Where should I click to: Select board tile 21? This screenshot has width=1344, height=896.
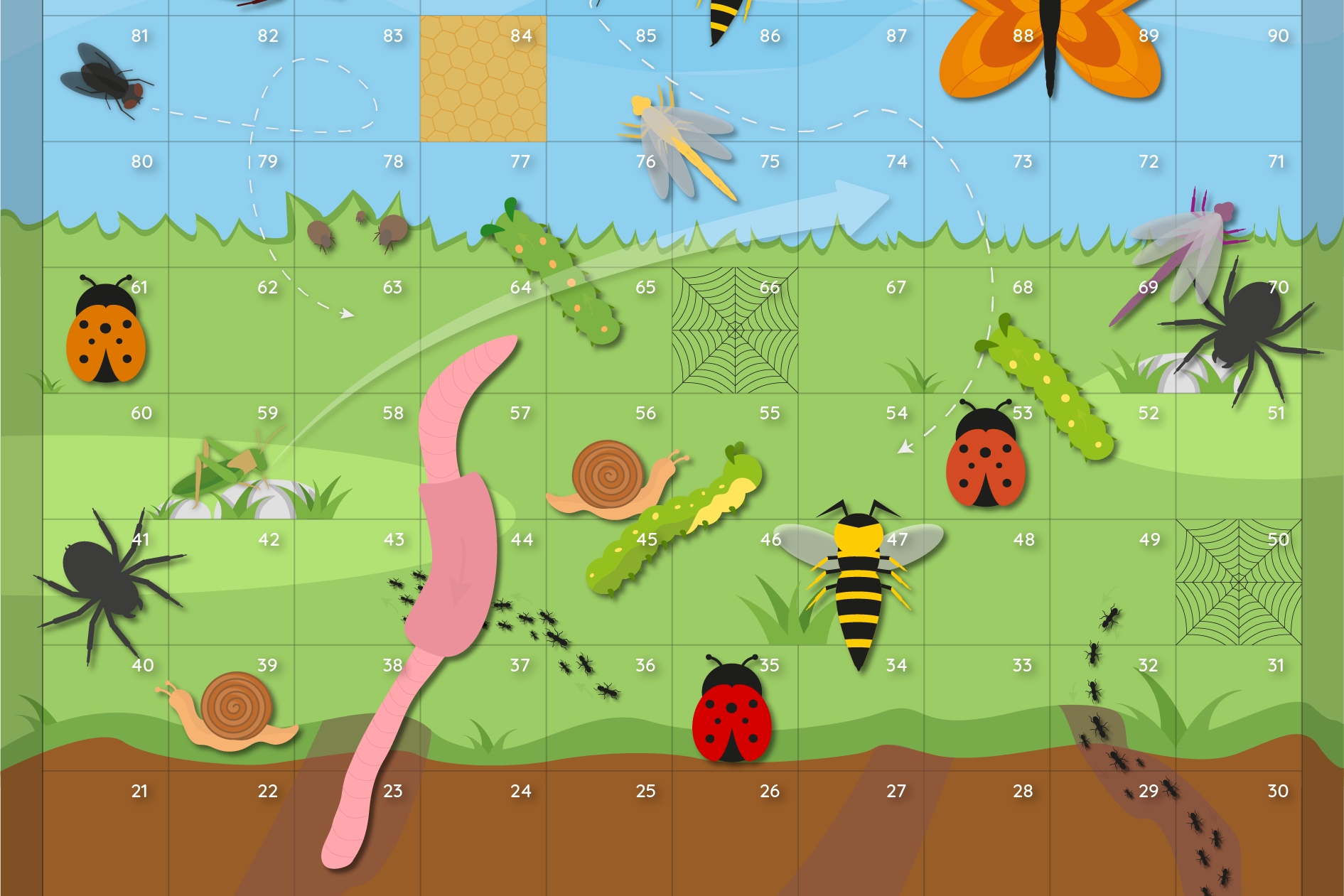105,833
